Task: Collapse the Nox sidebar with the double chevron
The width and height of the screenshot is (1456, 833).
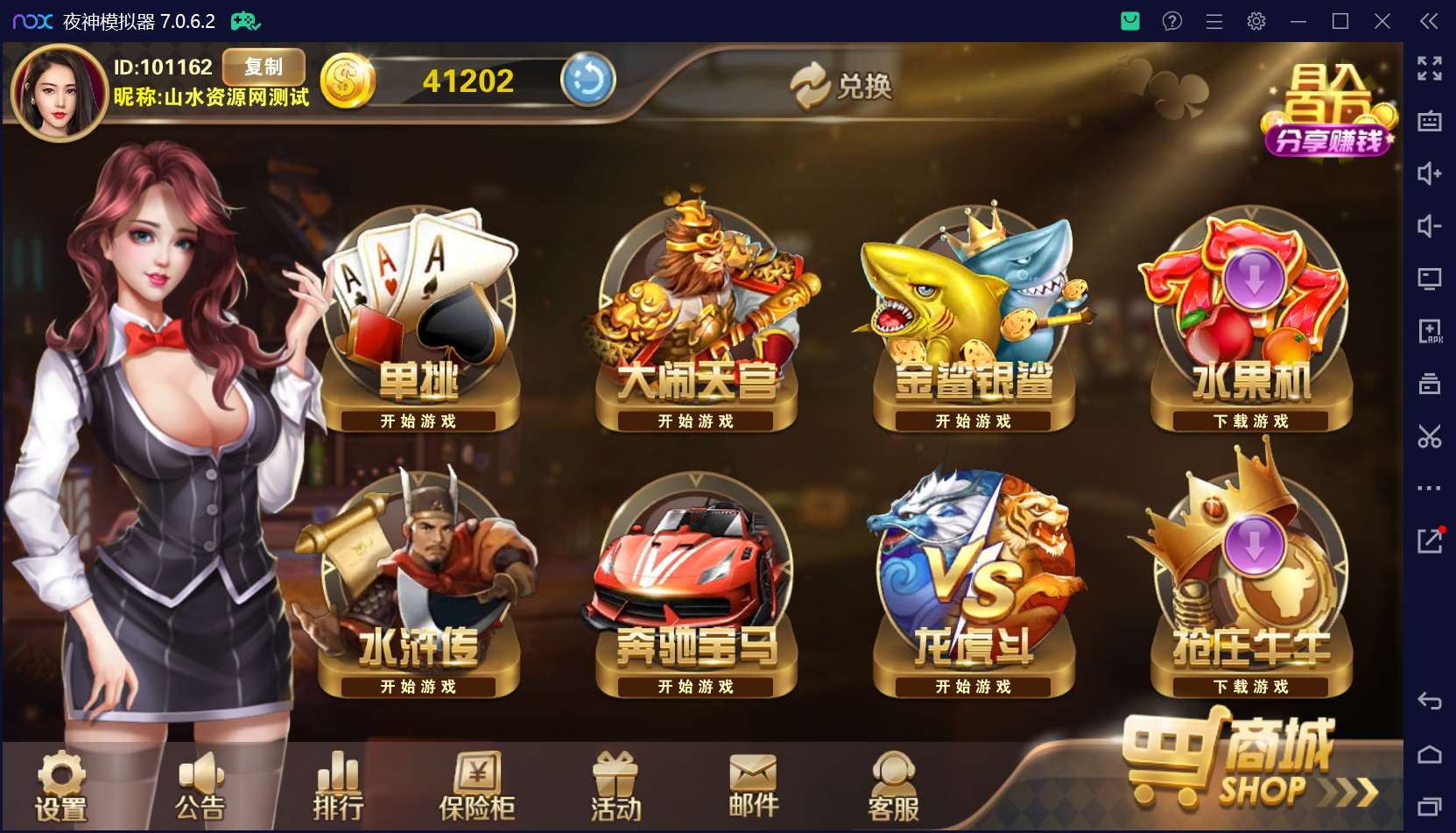Action: click(x=1430, y=22)
